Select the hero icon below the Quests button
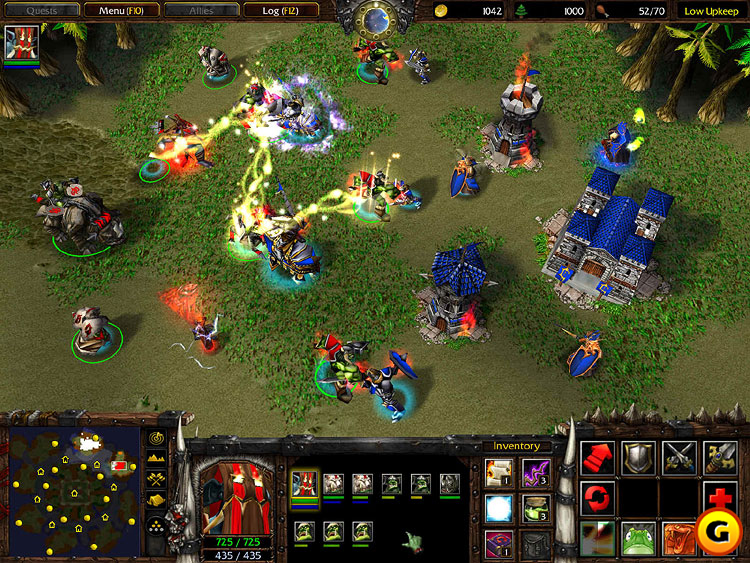Screen dimensions: 750x563 click(x=22, y=44)
